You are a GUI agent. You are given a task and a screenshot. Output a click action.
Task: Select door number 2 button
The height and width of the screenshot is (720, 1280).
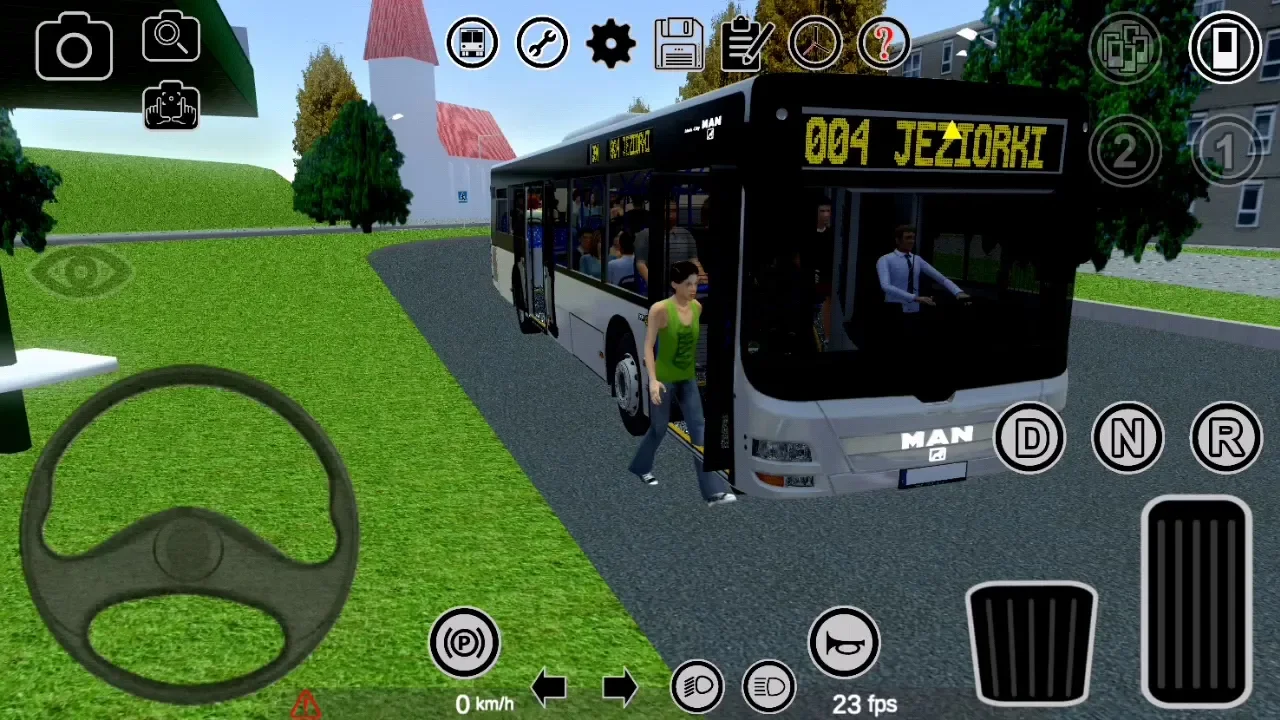tap(1125, 151)
